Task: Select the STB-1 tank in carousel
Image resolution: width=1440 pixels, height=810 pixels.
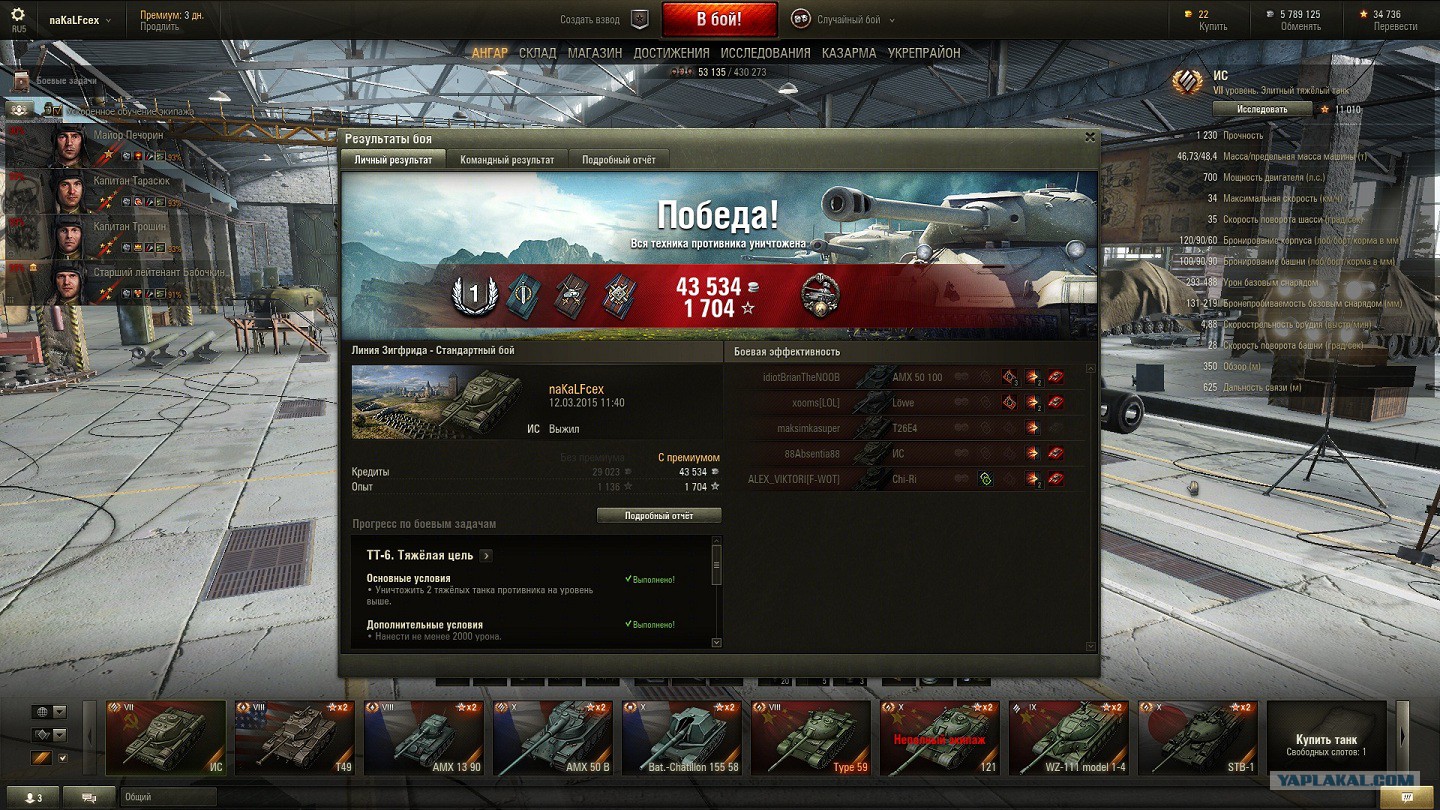Action: pyautogui.click(x=1198, y=738)
